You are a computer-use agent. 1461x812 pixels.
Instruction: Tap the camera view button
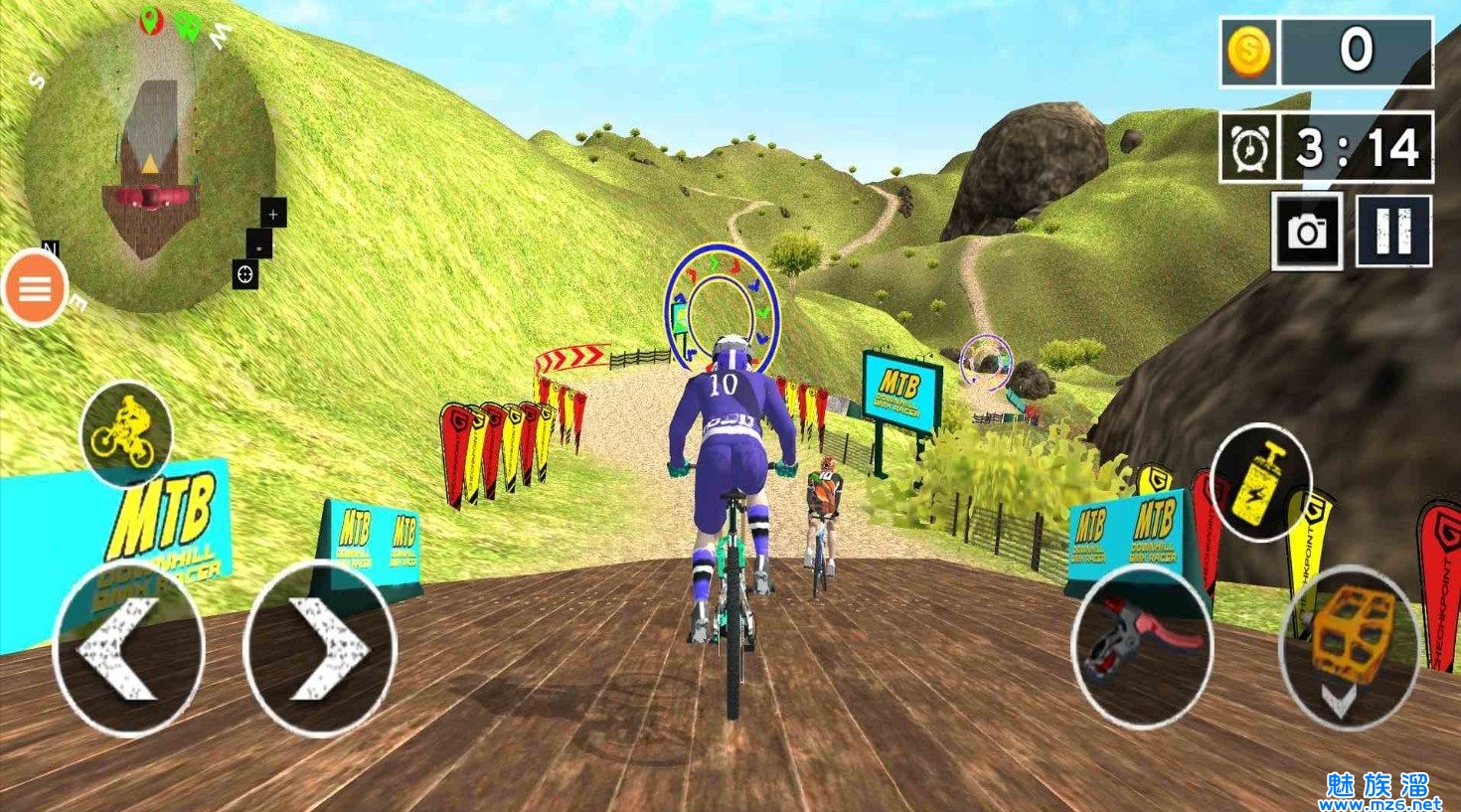[1308, 232]
